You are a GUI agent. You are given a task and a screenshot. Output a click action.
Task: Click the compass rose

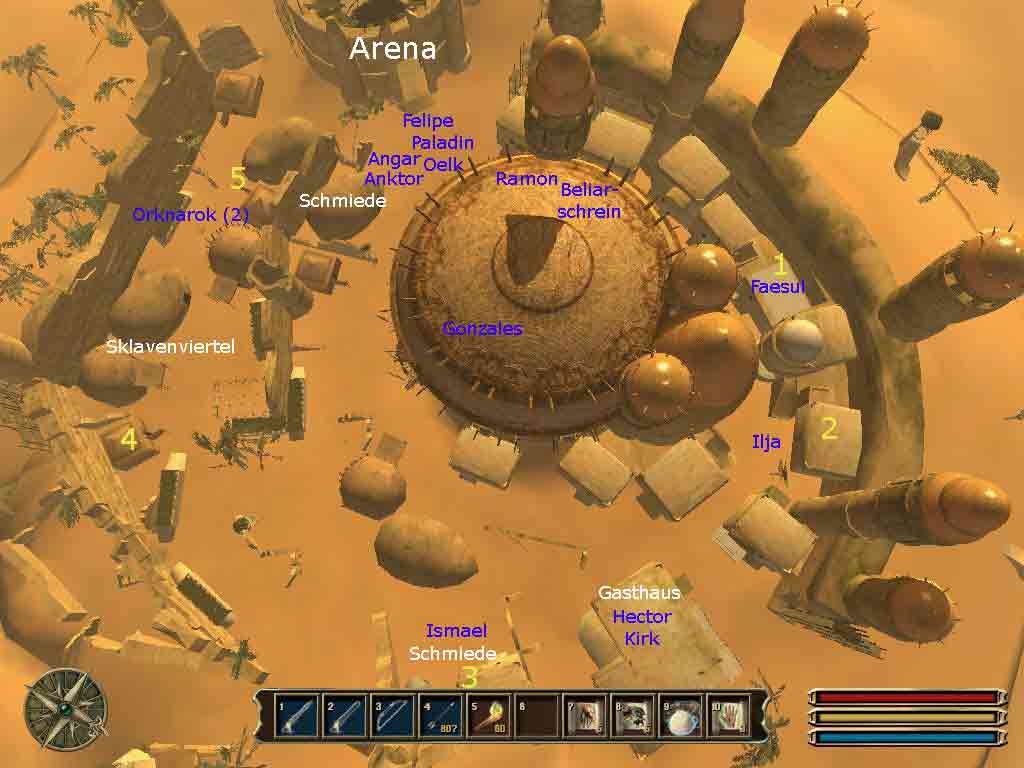(65, 708)
